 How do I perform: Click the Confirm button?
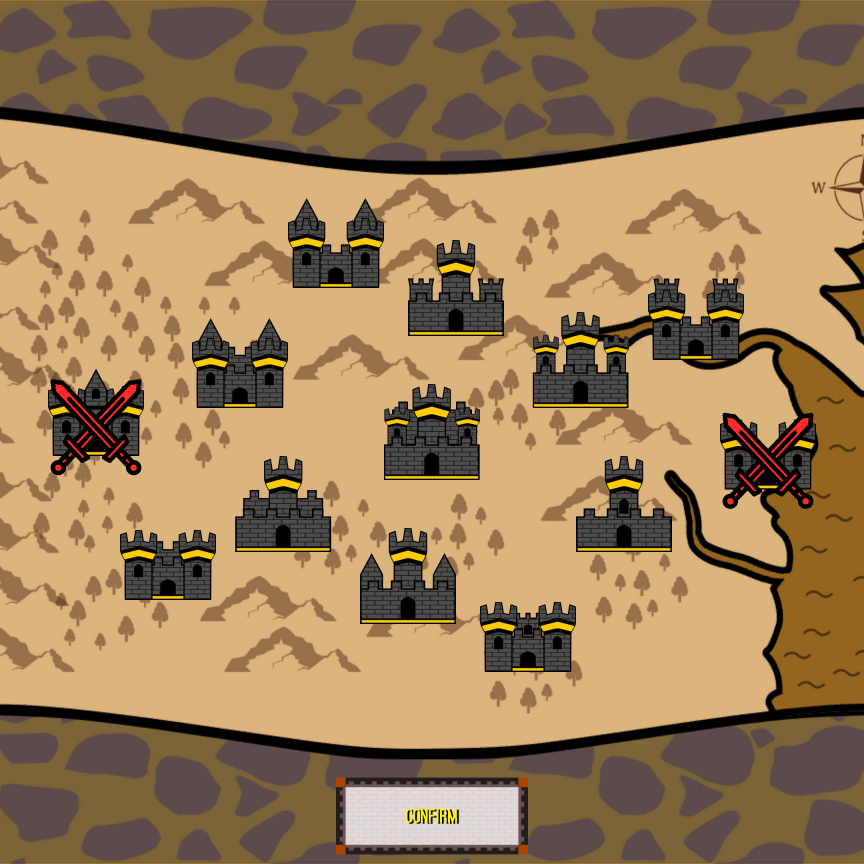[431, 815]
